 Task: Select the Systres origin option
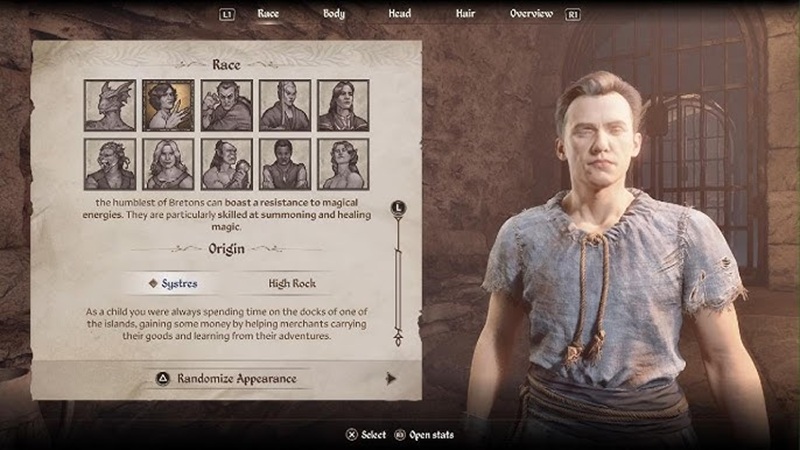point(174,284)
